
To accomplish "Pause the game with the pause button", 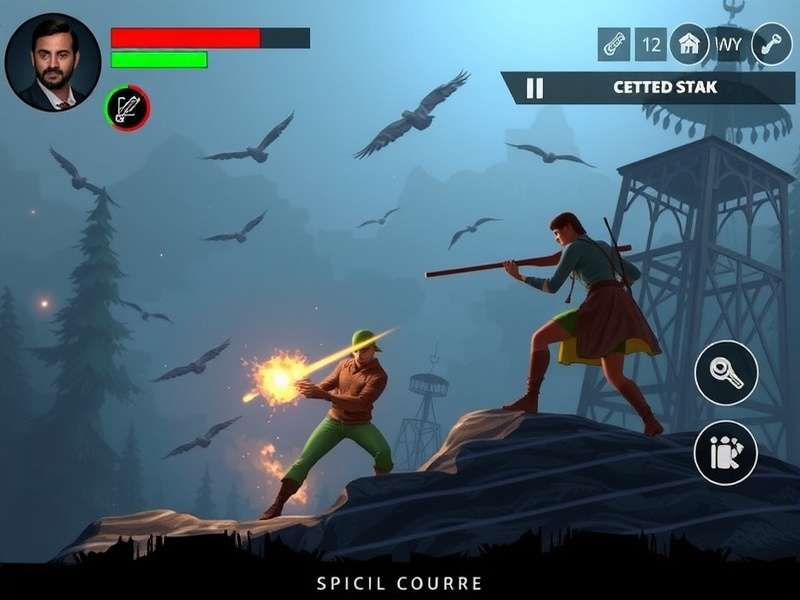I will pyautogui.click(x=535, y=88).
